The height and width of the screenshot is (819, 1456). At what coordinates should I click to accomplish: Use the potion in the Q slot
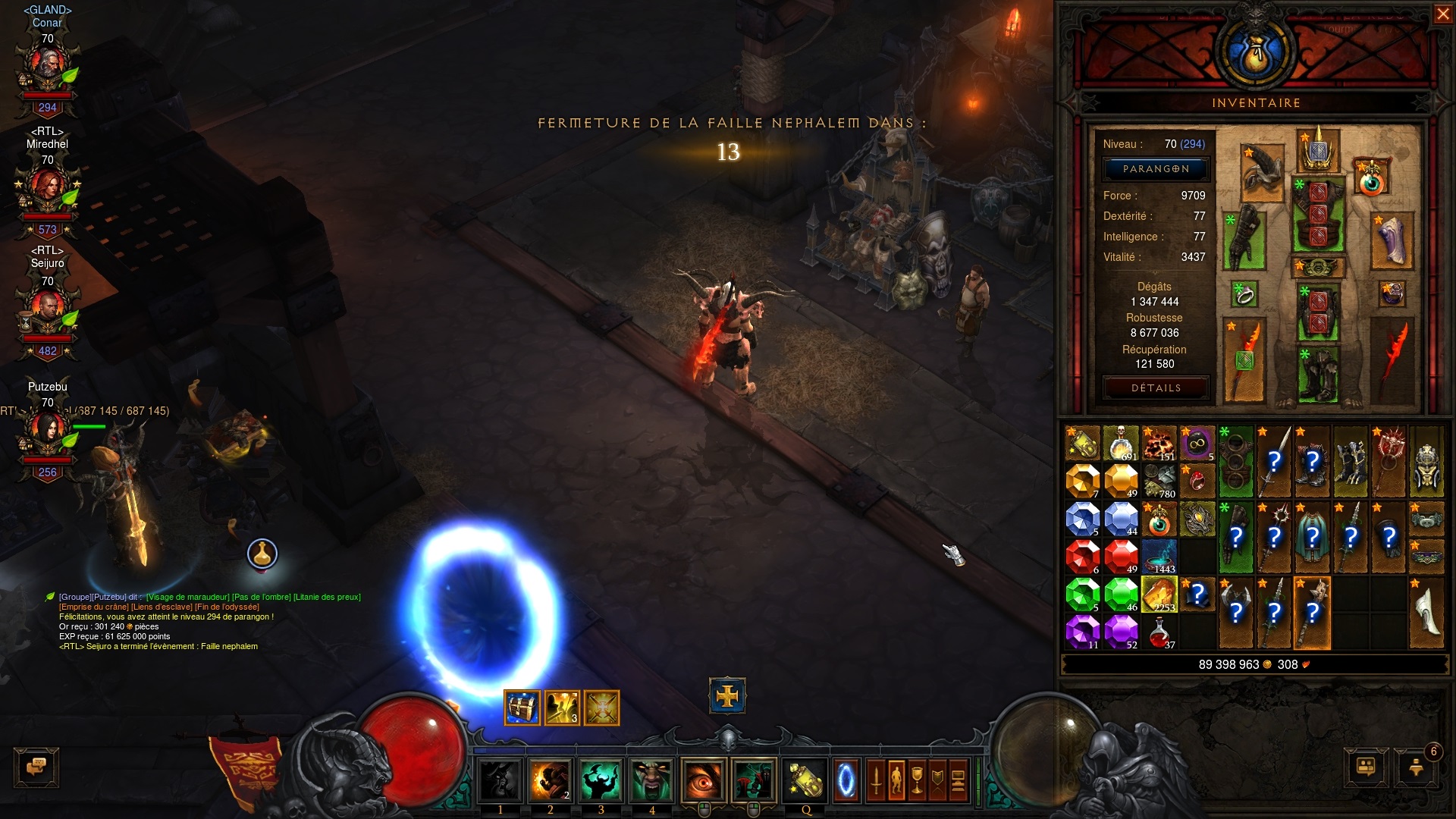tap(806, 780)
